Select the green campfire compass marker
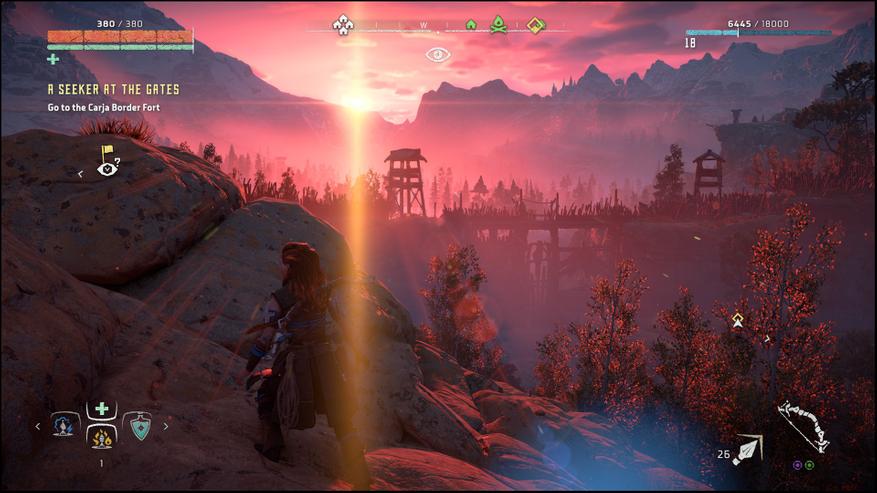 [x=498, y=24]
